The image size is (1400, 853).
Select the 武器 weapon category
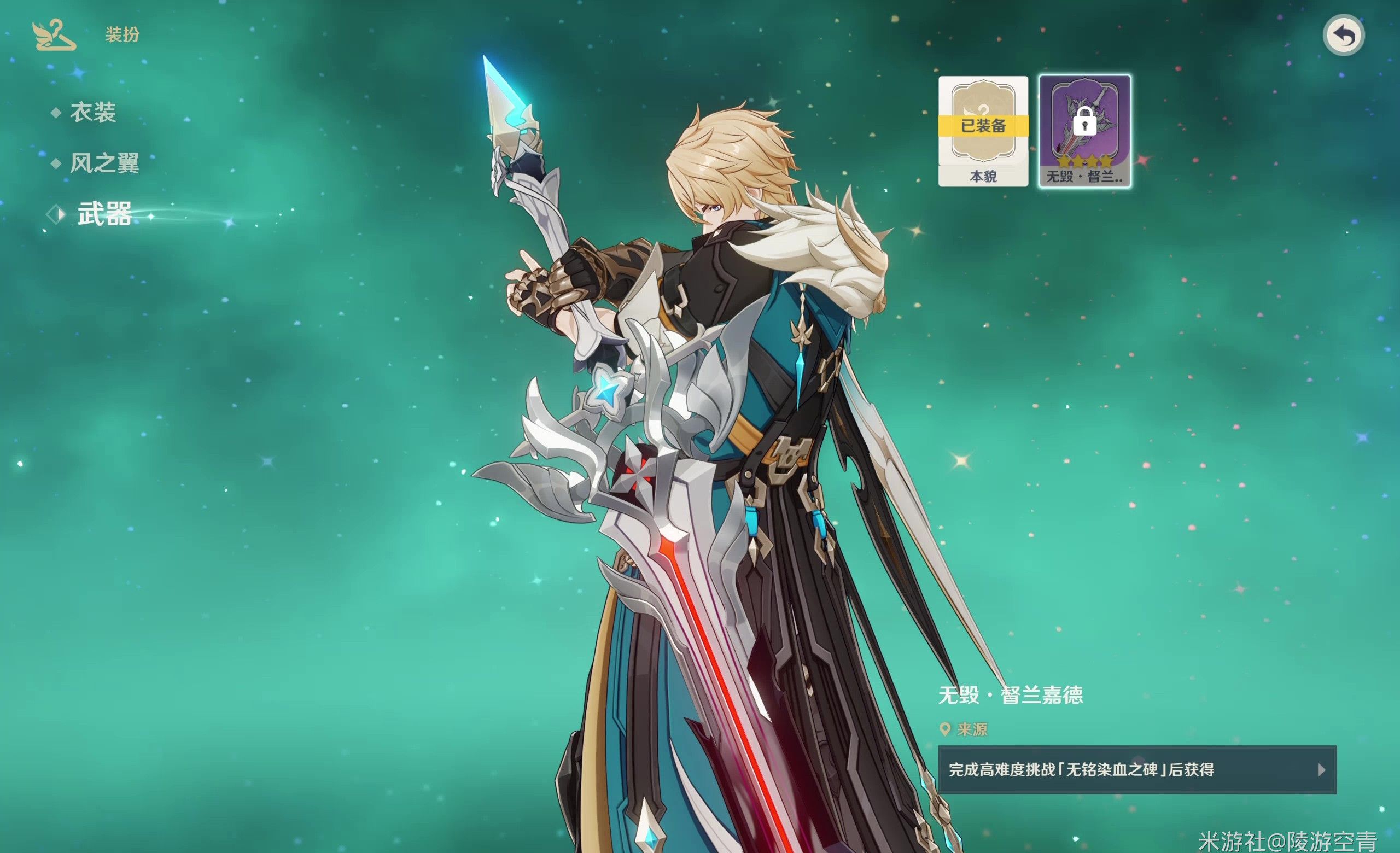[104, 215]
